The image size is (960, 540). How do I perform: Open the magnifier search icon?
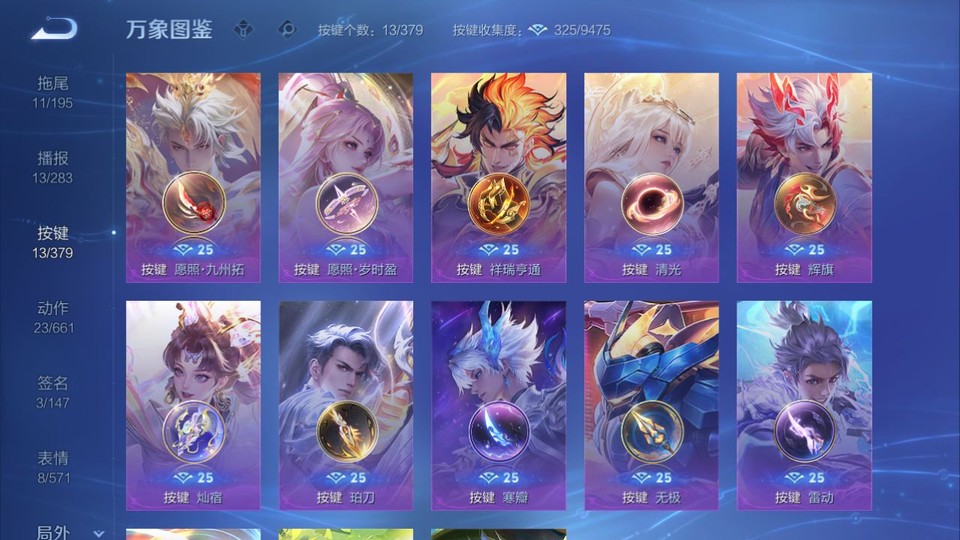[287, 29]
